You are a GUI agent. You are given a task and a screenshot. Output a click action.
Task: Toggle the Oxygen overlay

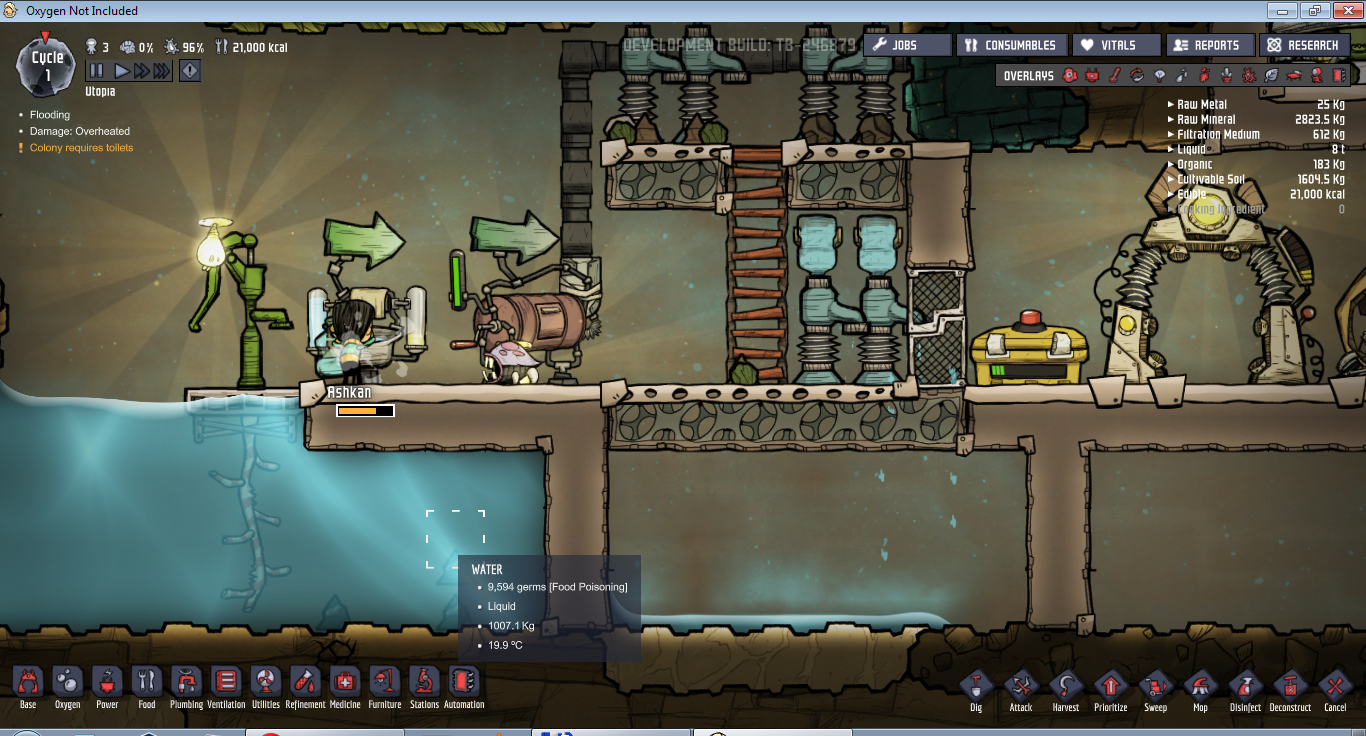coord(1070,74)
